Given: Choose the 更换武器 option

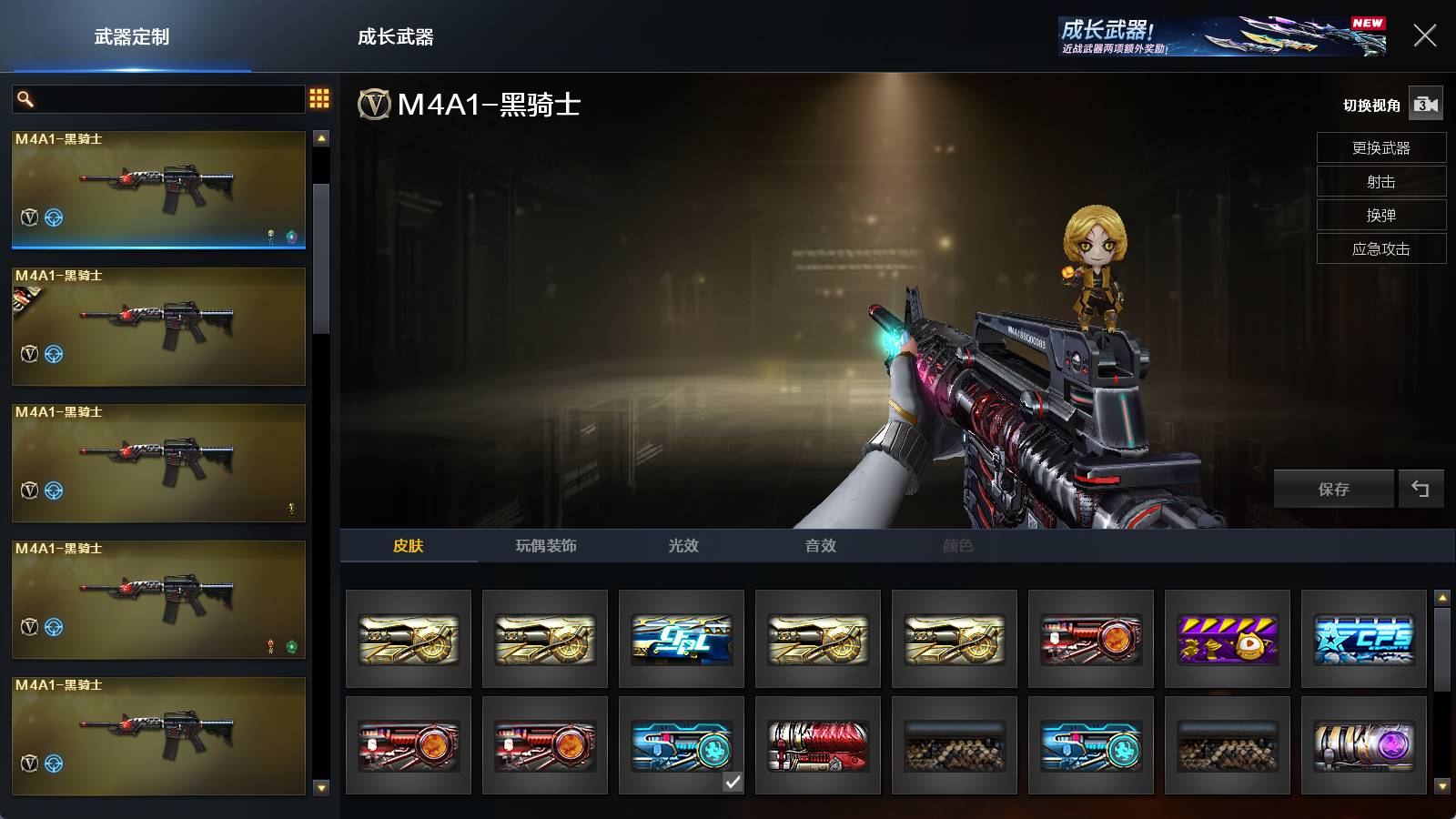Looking at the screenshot, I should (1380, 147).
